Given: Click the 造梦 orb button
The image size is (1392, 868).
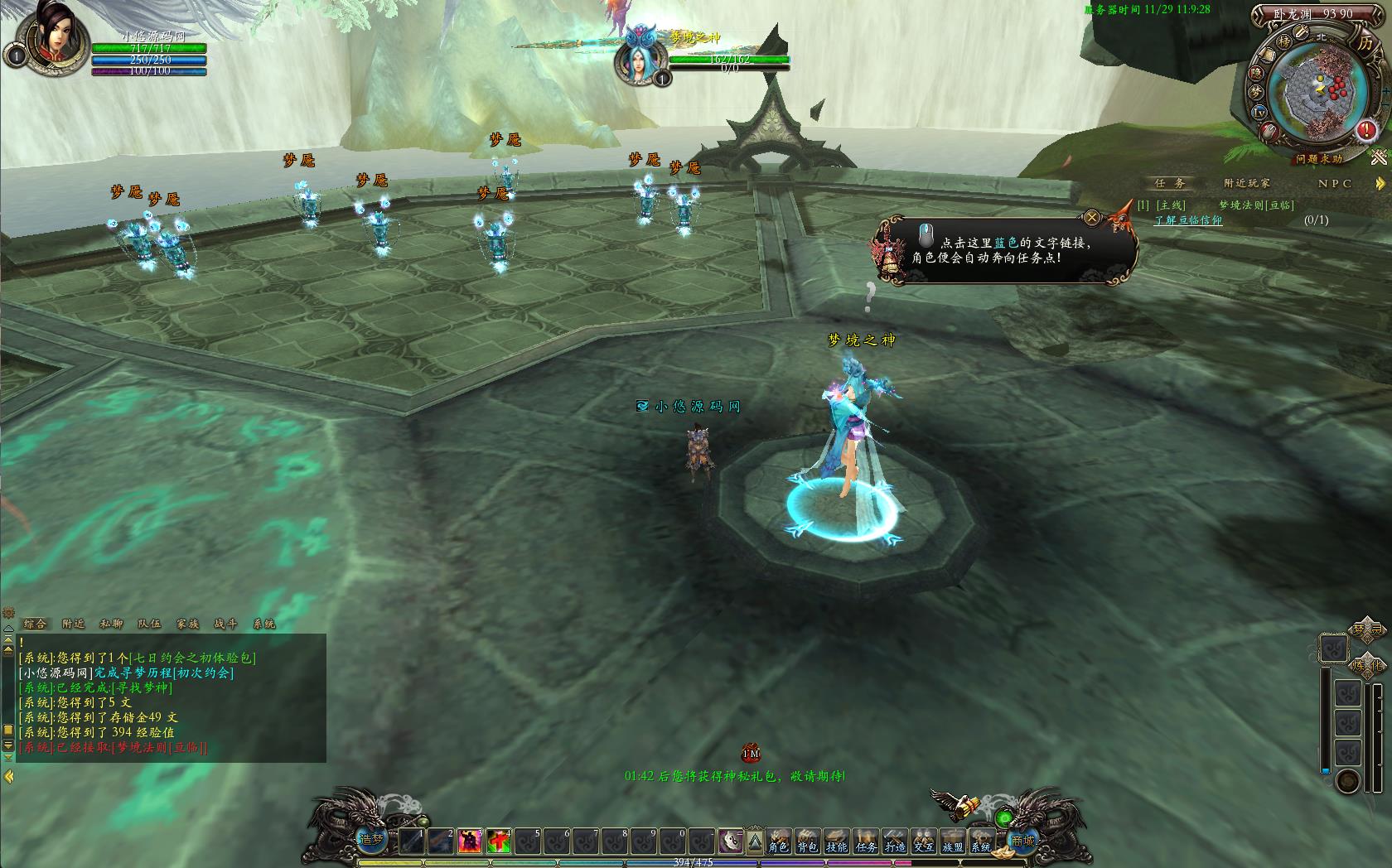Looking at the screenshot, I should [x=372, y=838].
